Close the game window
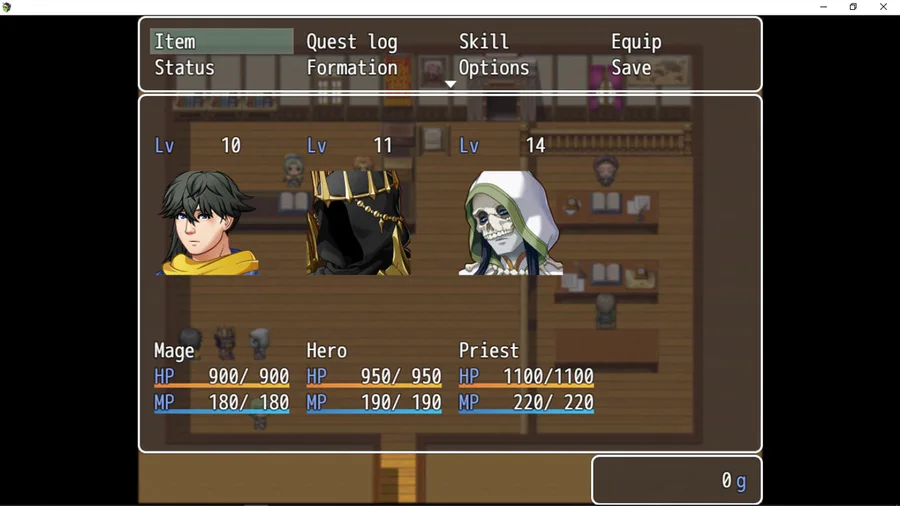The image size is (900, 506). (x=883, y=7)
